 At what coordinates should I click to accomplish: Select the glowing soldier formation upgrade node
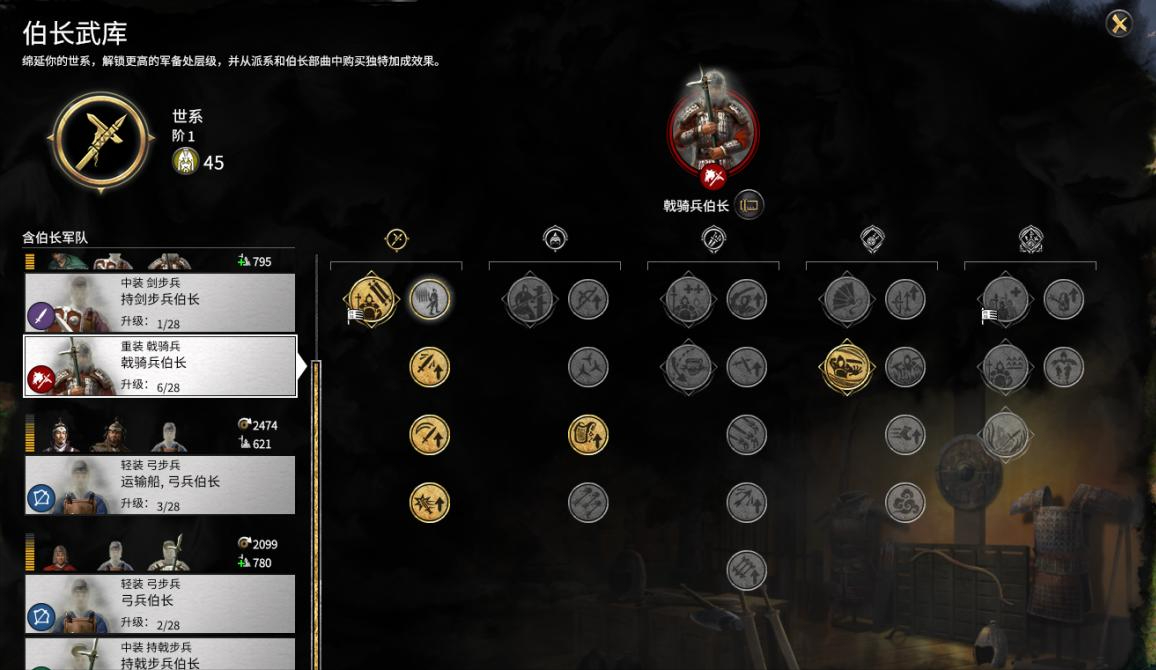coord(430,299)
